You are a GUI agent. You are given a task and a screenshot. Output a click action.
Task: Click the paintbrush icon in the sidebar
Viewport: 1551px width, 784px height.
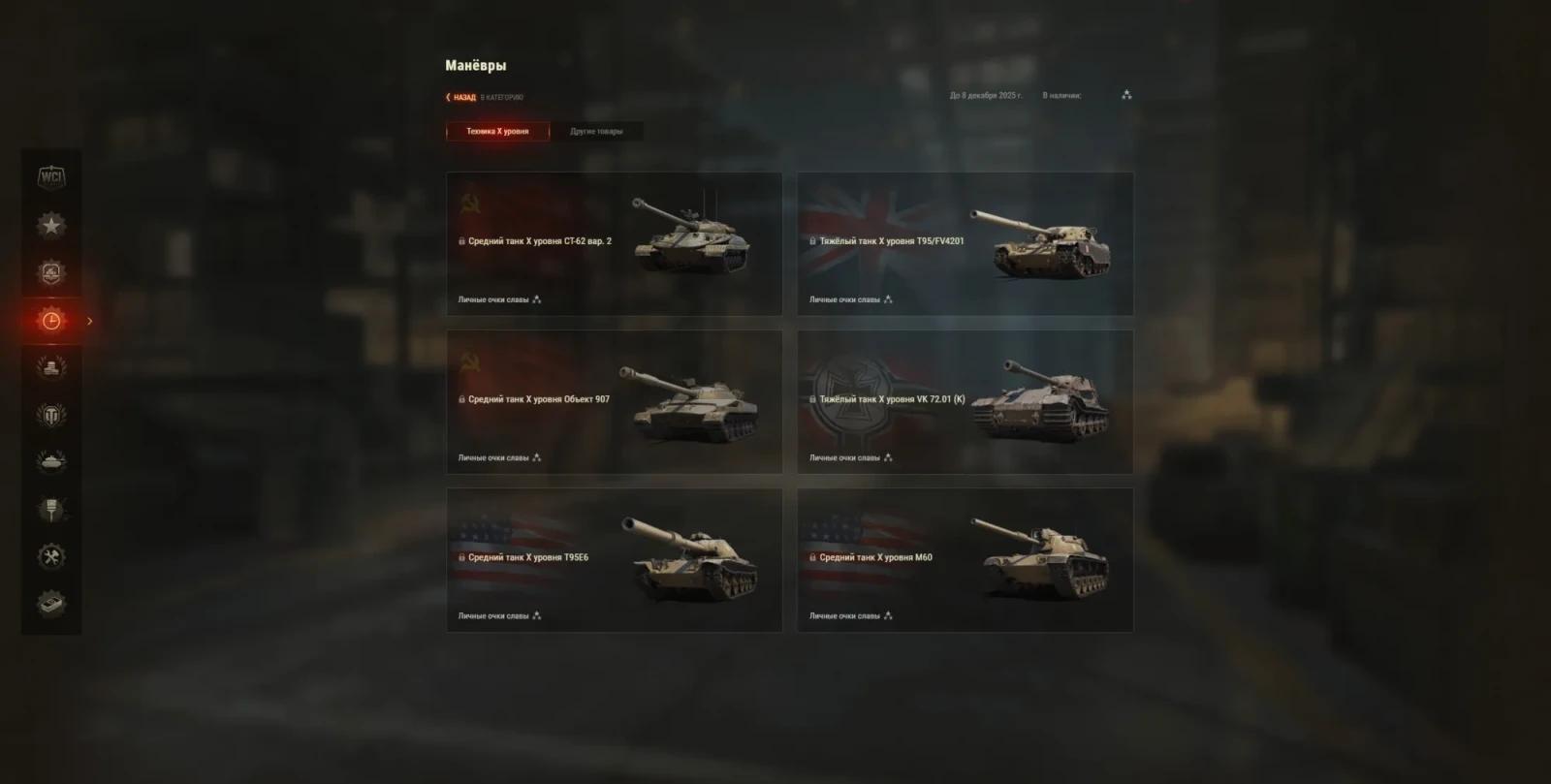coord(51,509)
